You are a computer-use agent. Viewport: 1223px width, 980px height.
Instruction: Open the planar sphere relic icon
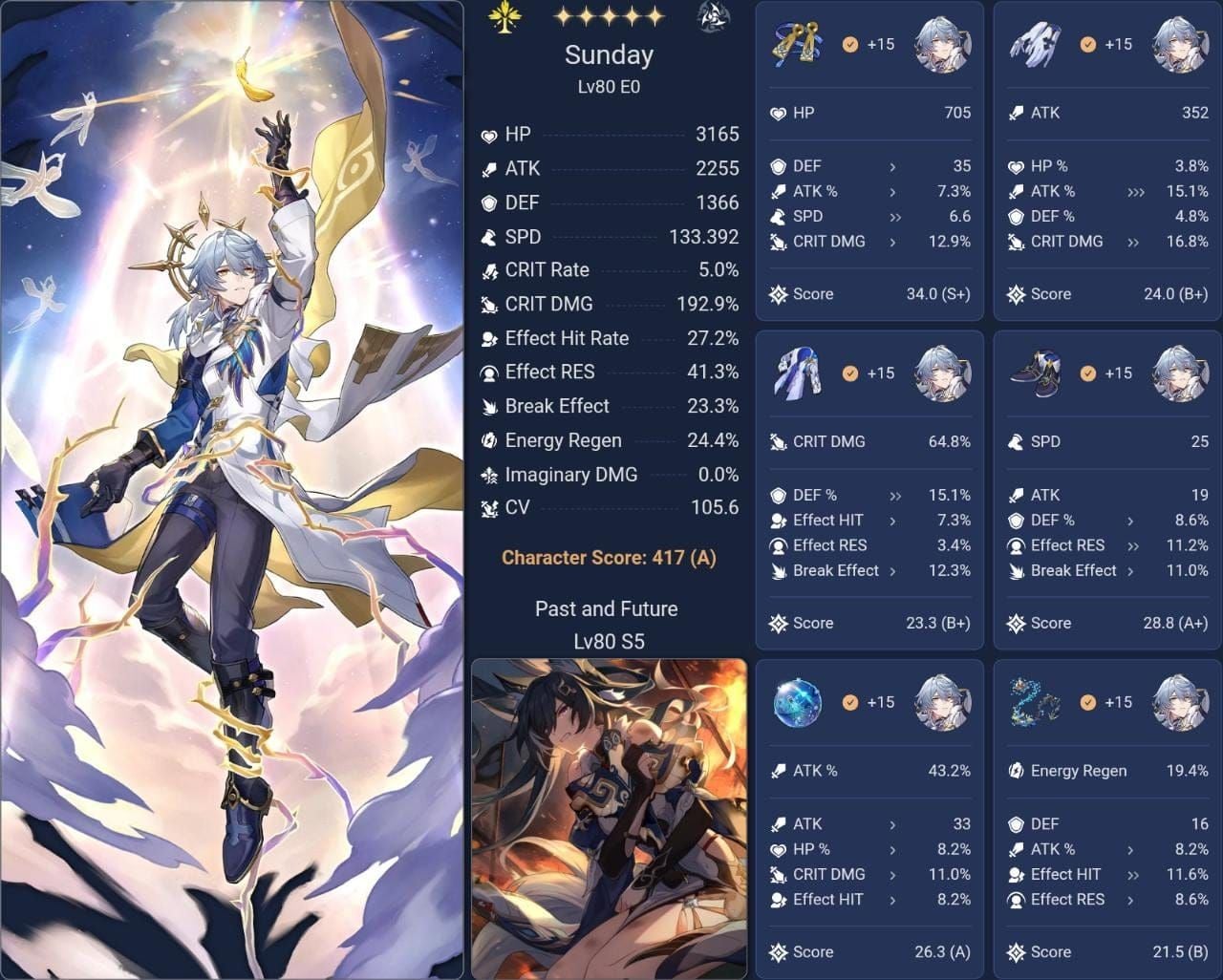(798, 702)
